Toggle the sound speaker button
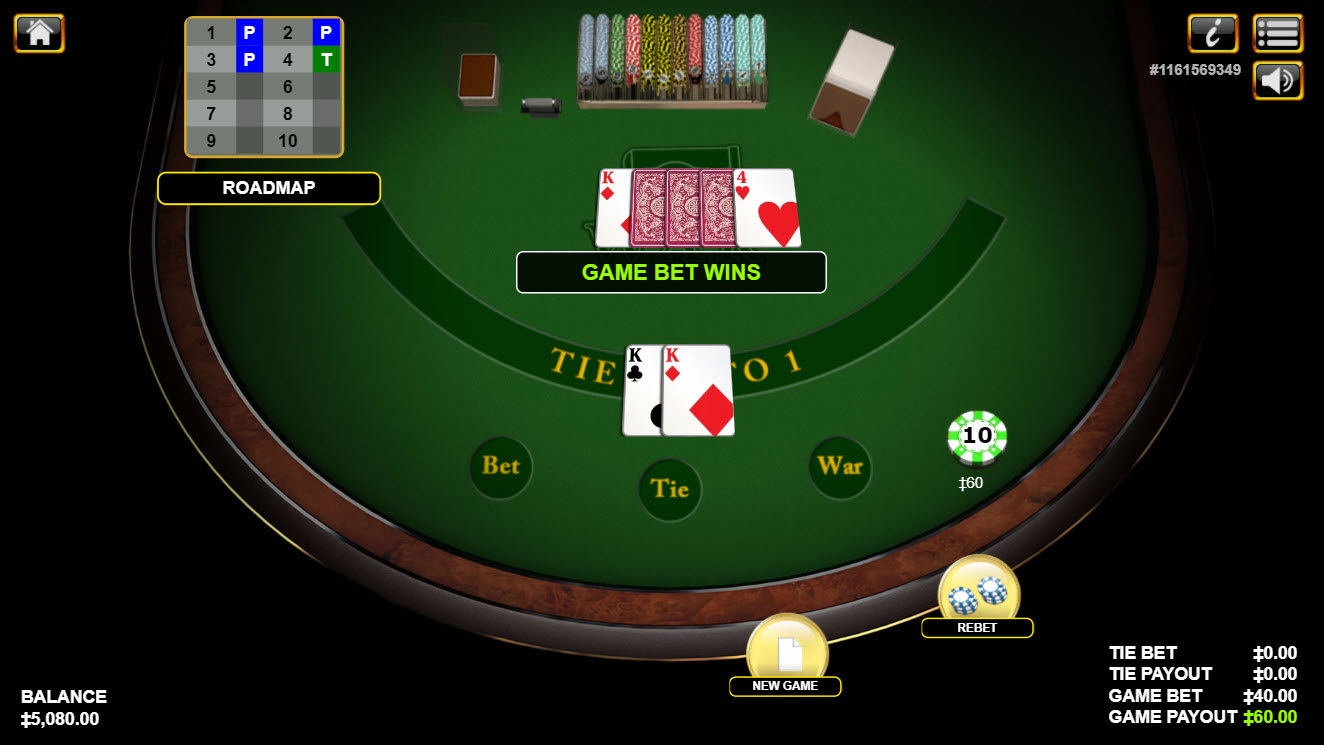 tap(1277, 80)
